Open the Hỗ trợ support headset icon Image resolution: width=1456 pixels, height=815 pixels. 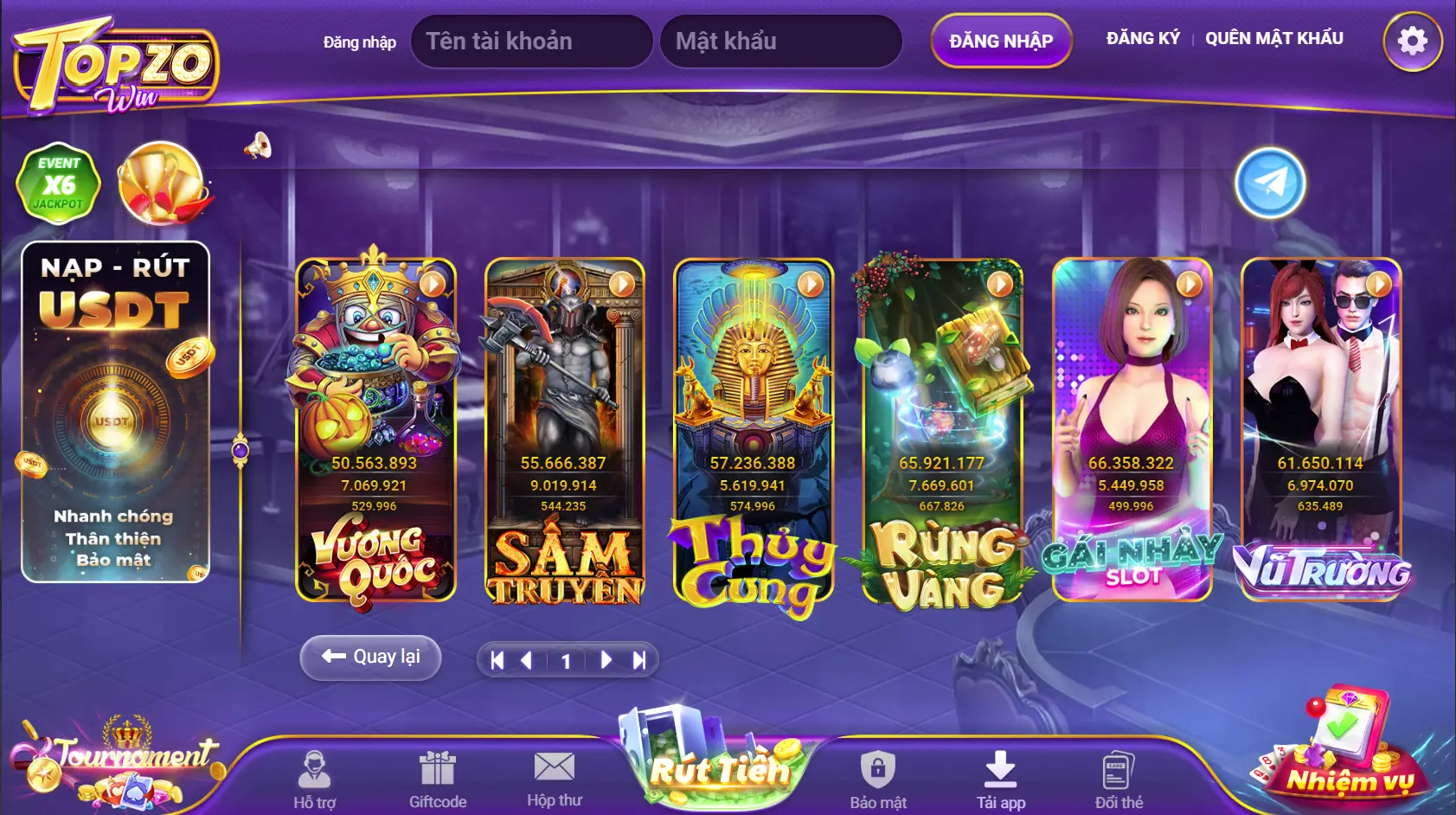pyautogui.click(x=313, y=770)
